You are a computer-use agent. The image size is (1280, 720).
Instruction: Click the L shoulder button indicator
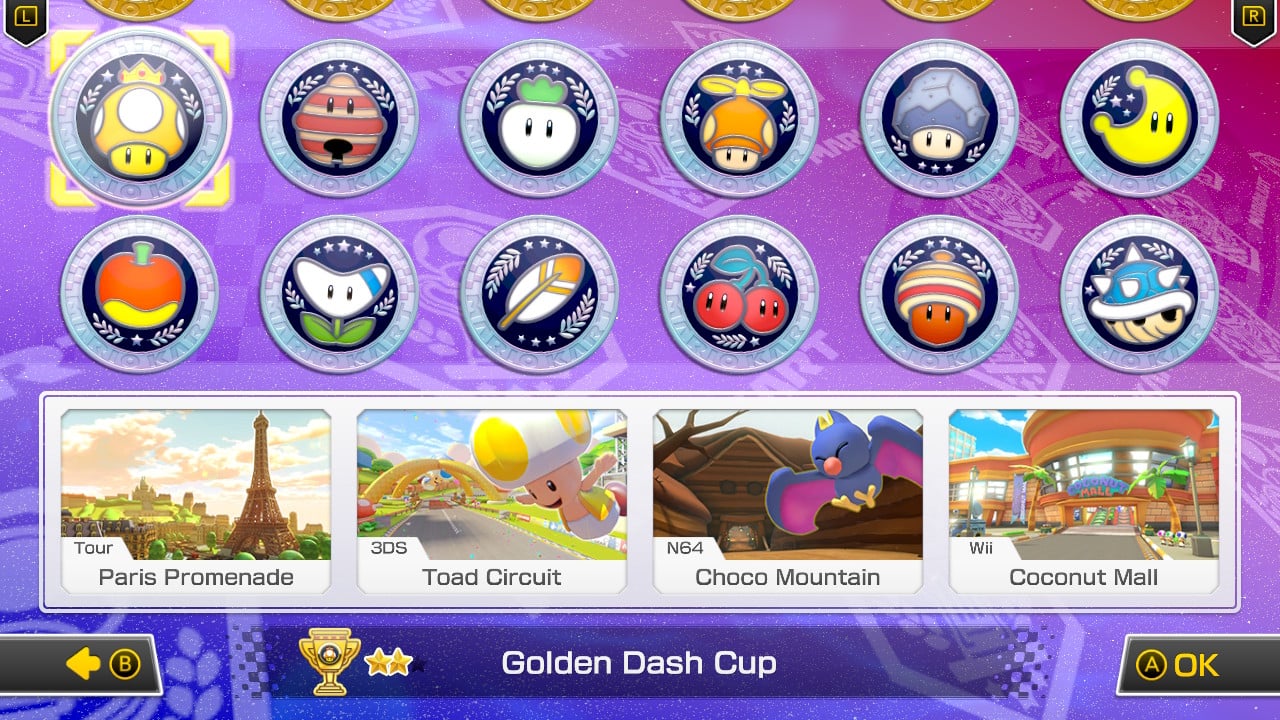(x=25, y=17)
